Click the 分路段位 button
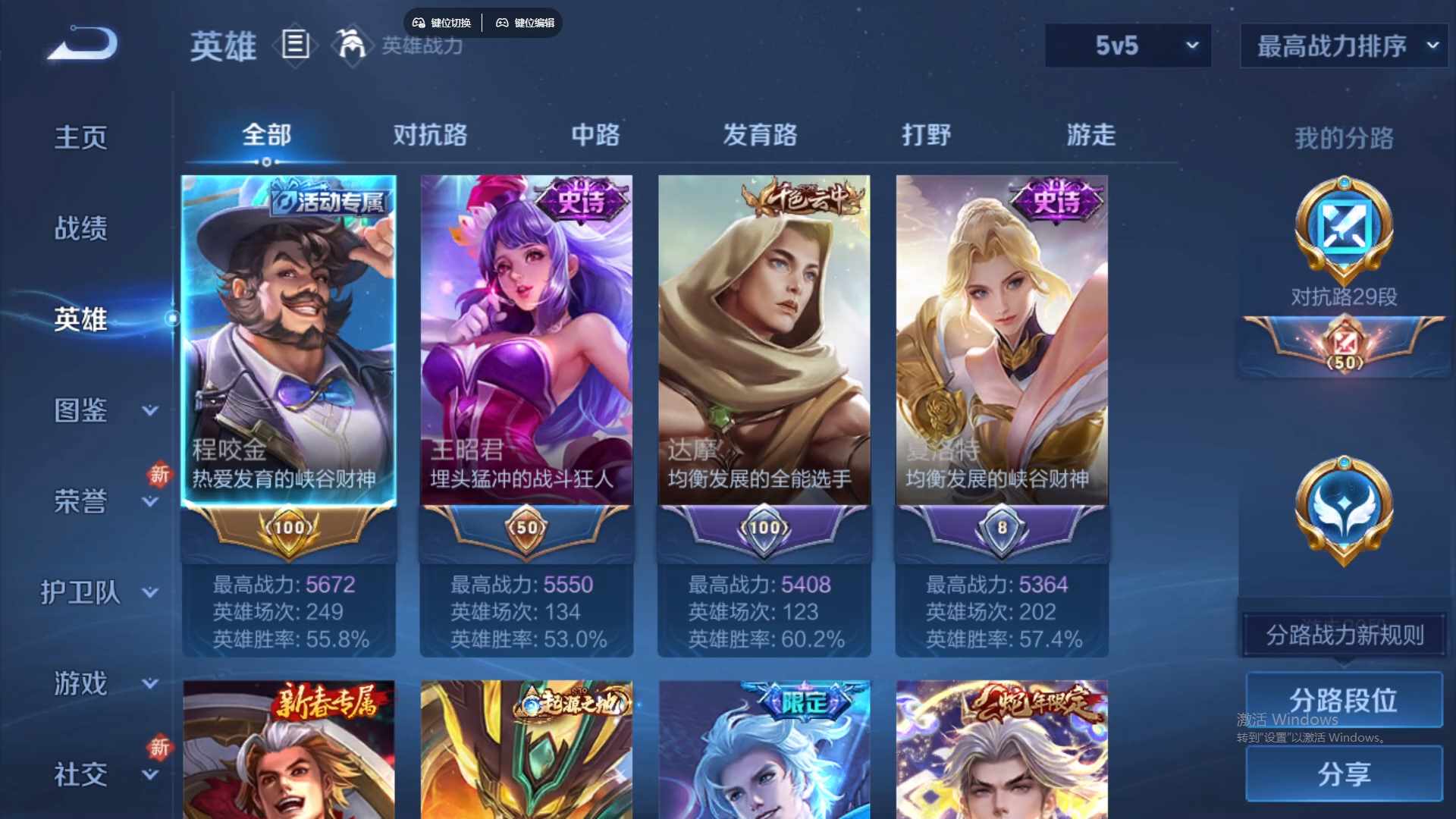Image resolution: width=1456 pixels, height=819 pixels. pos(1344,699)
